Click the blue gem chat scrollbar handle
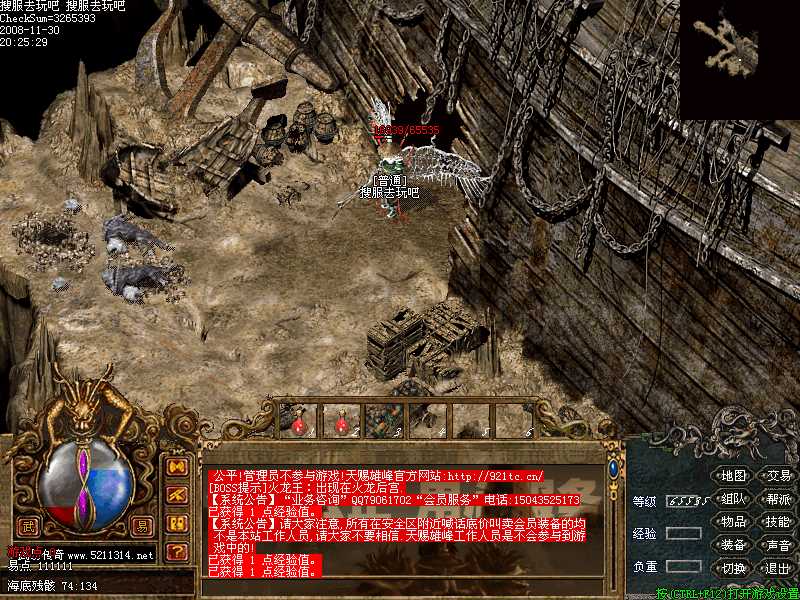 (x=613, y=471)
